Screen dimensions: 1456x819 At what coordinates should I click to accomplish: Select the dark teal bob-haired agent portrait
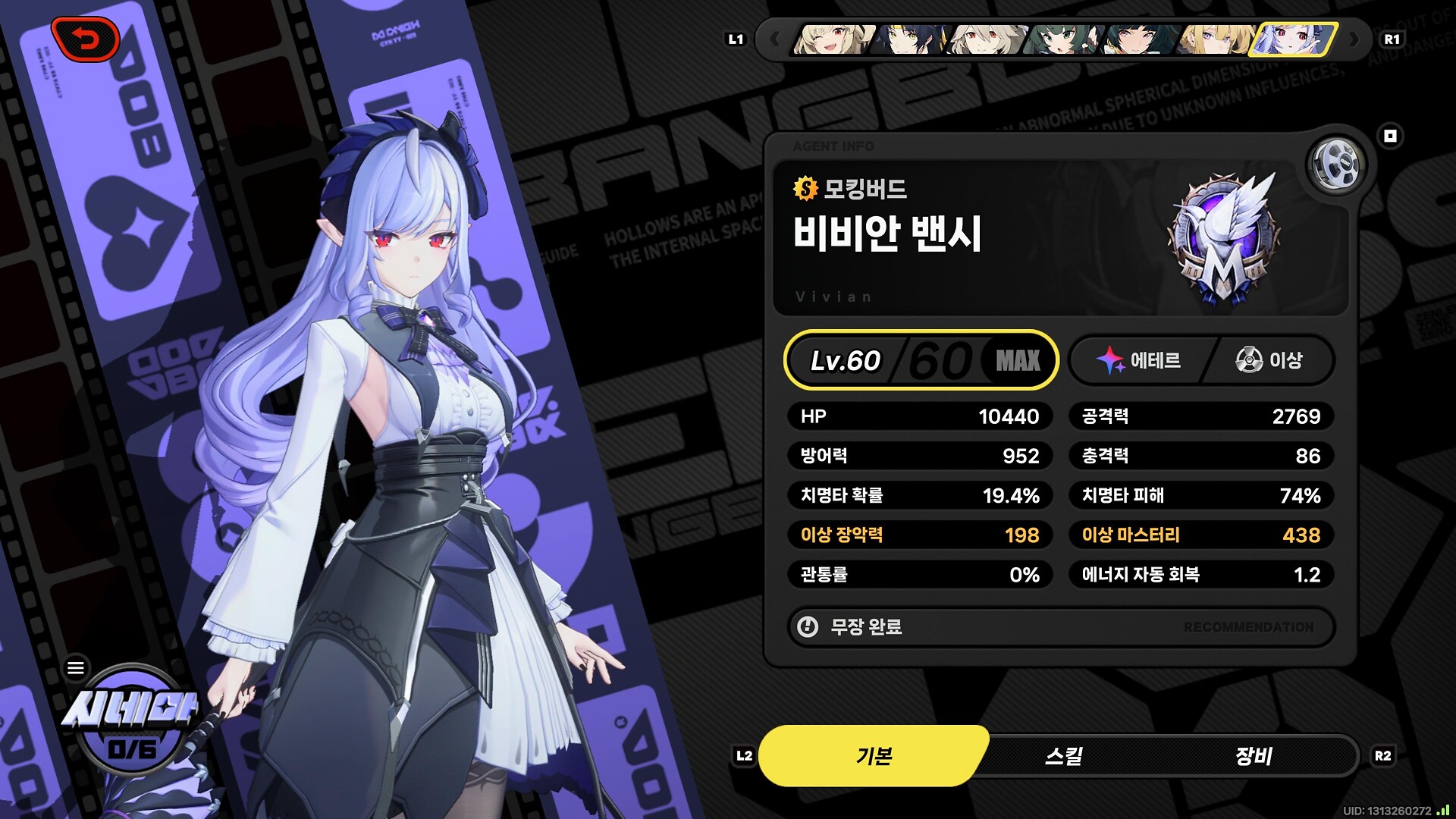(x=1137, y=39)
